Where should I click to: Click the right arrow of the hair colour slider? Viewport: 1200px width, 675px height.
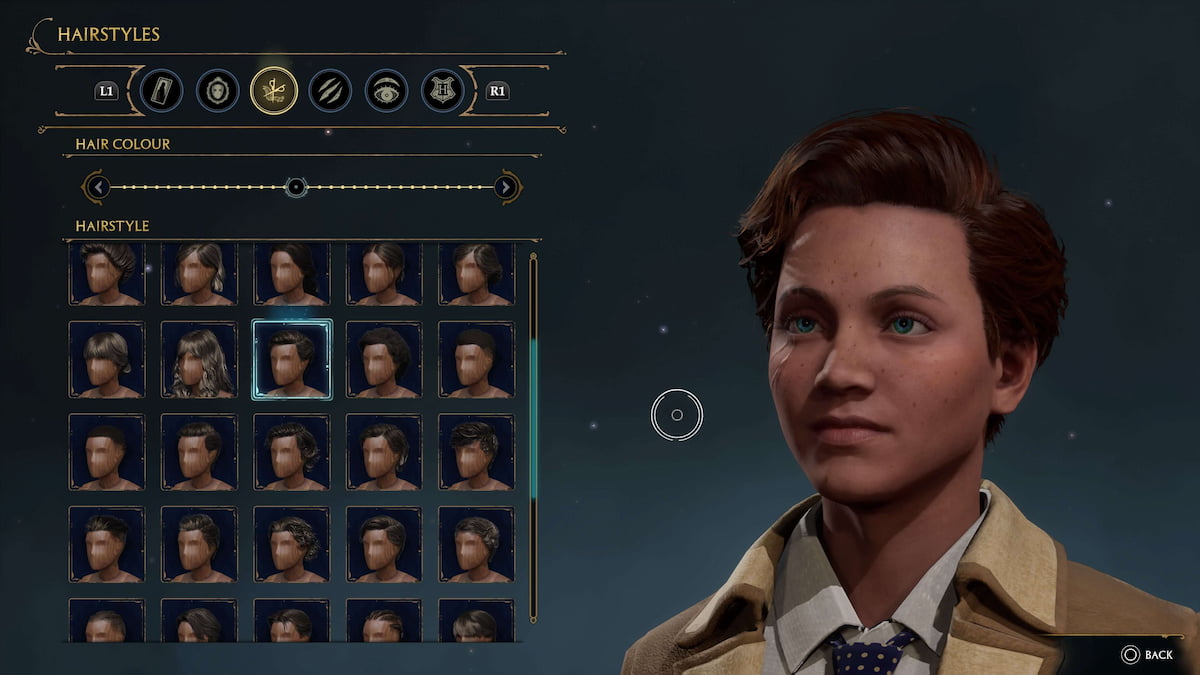point(506,187)
